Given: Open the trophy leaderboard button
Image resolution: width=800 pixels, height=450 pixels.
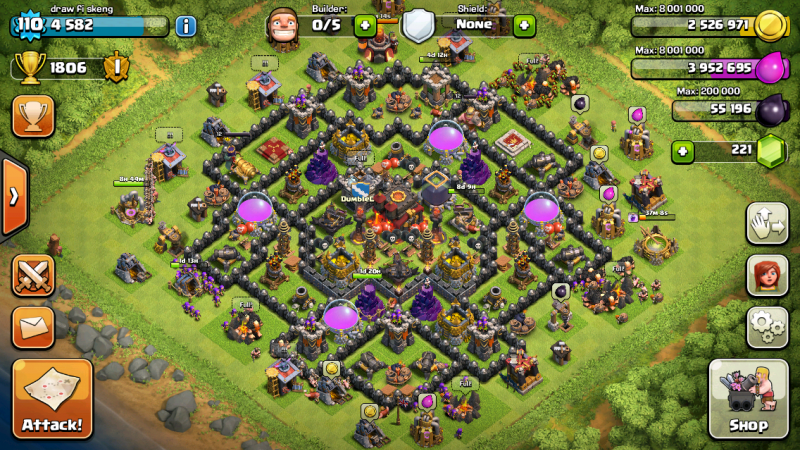Looking at the screenshot, I should 33,116.
